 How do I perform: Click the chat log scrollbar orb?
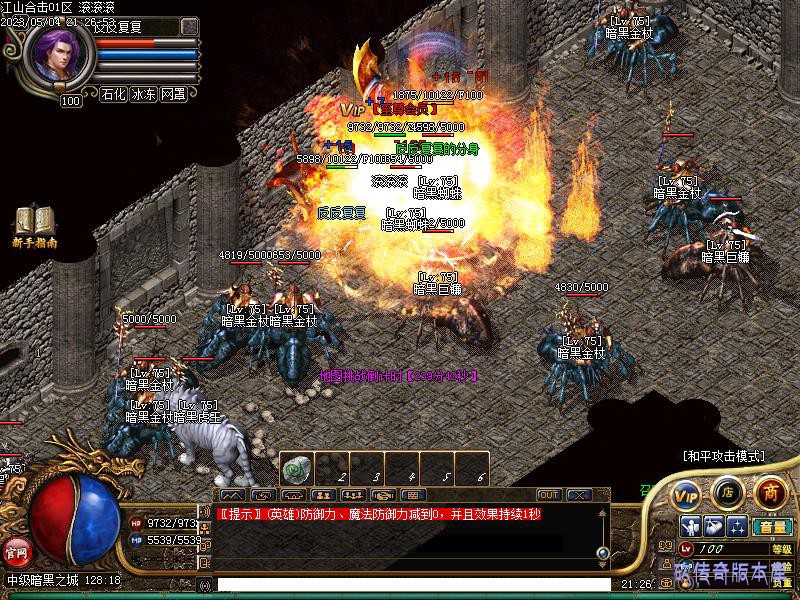pyautogui.click(x=603, y=552)
